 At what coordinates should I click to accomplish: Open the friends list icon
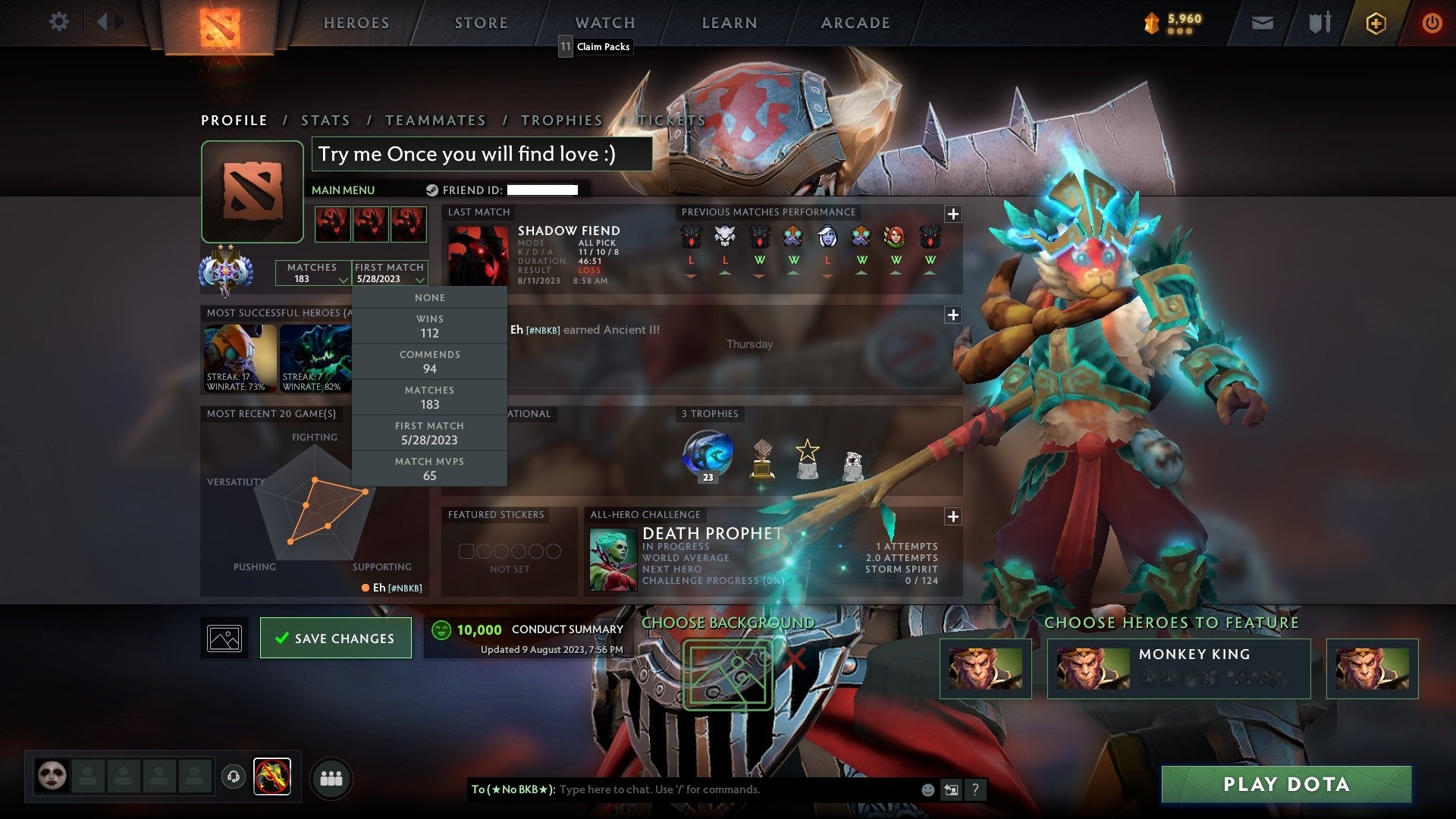point(332,776)
